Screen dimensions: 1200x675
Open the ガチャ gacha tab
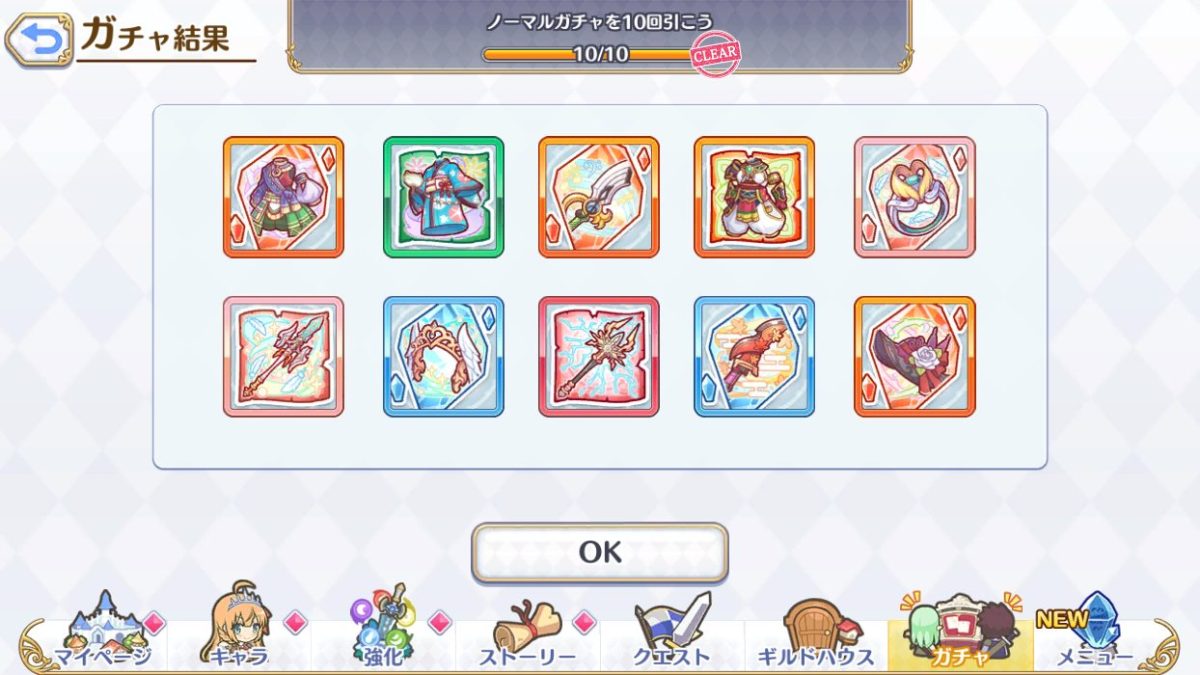tap(959, 630)
